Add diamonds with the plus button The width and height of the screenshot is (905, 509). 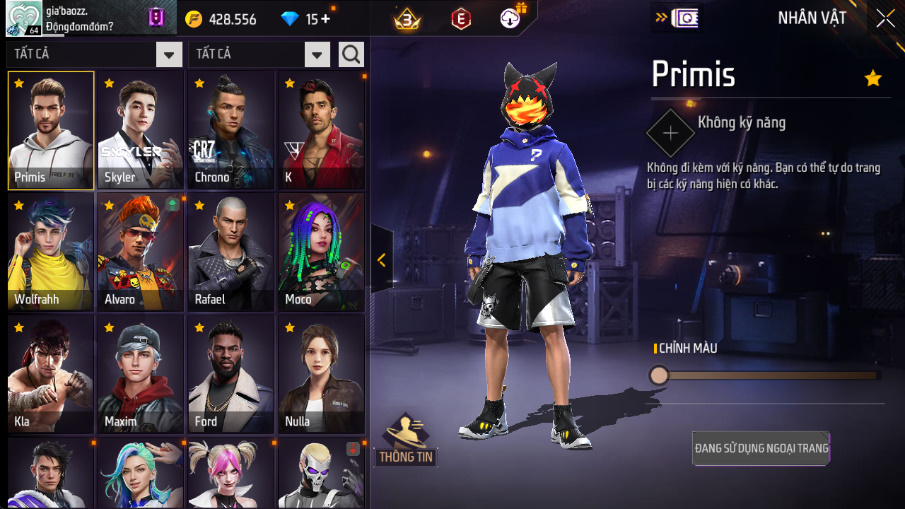[x=324, y=19]
